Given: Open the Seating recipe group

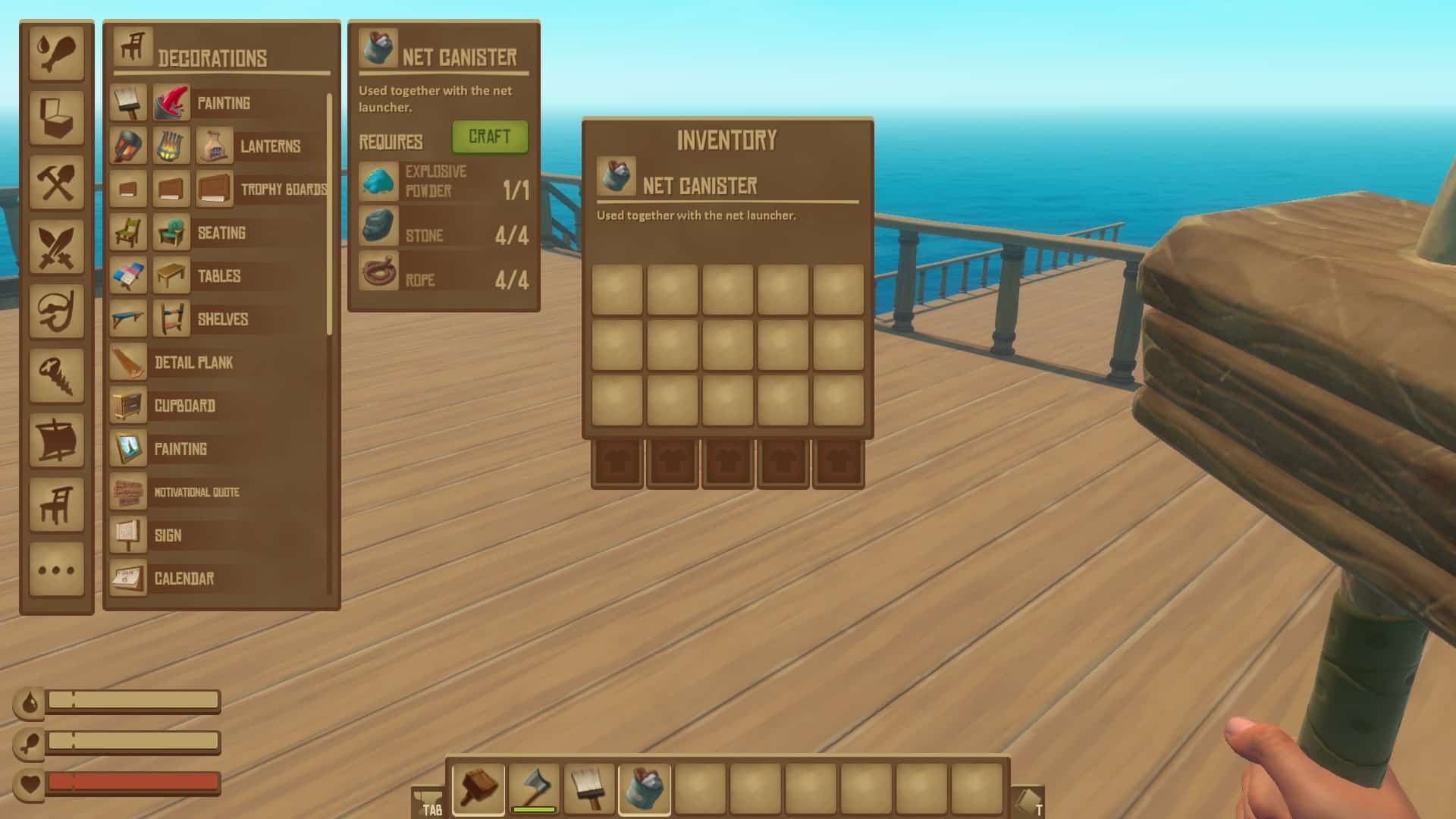Looking at the screenshot, I should (x=221, y=234).
